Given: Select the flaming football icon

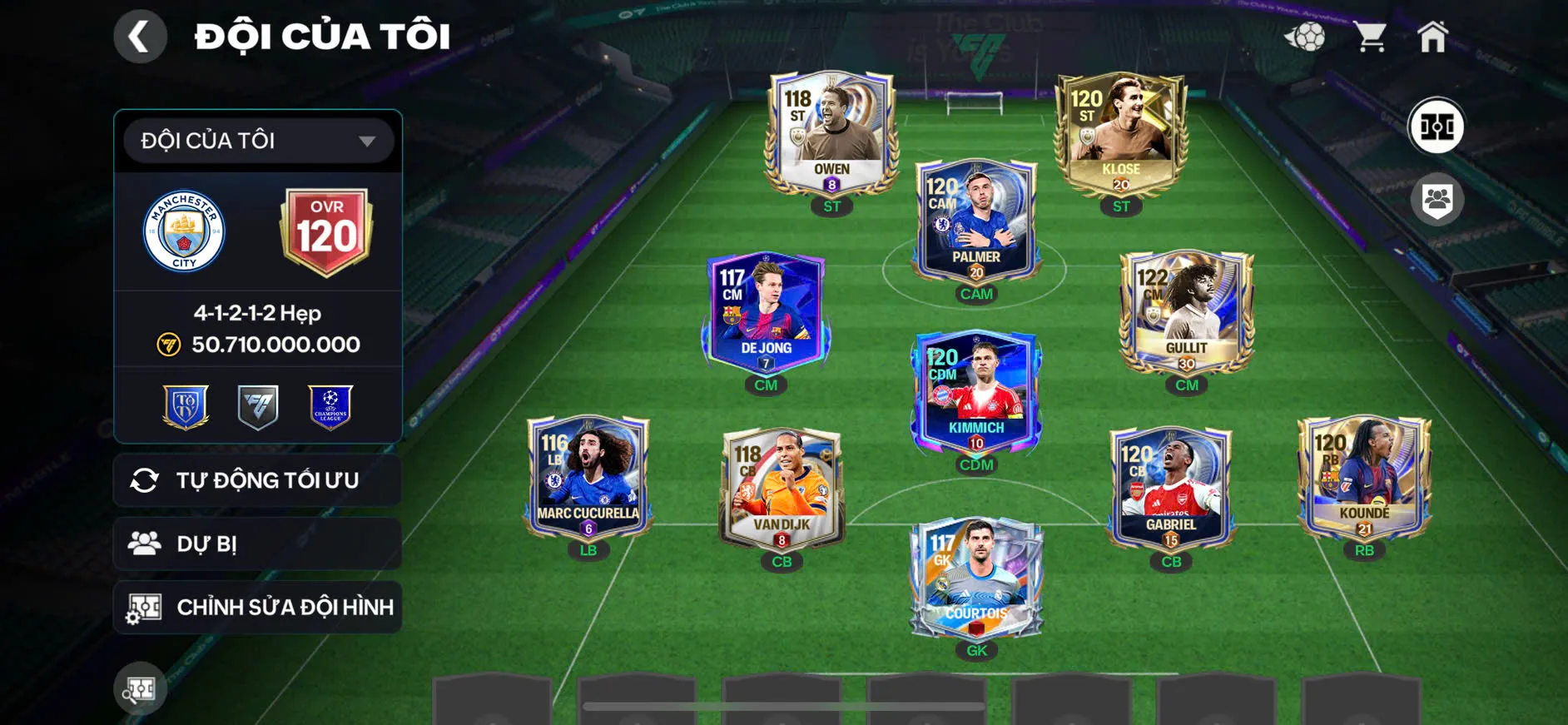Looking at the screenshot, I should coord(1308,35).
